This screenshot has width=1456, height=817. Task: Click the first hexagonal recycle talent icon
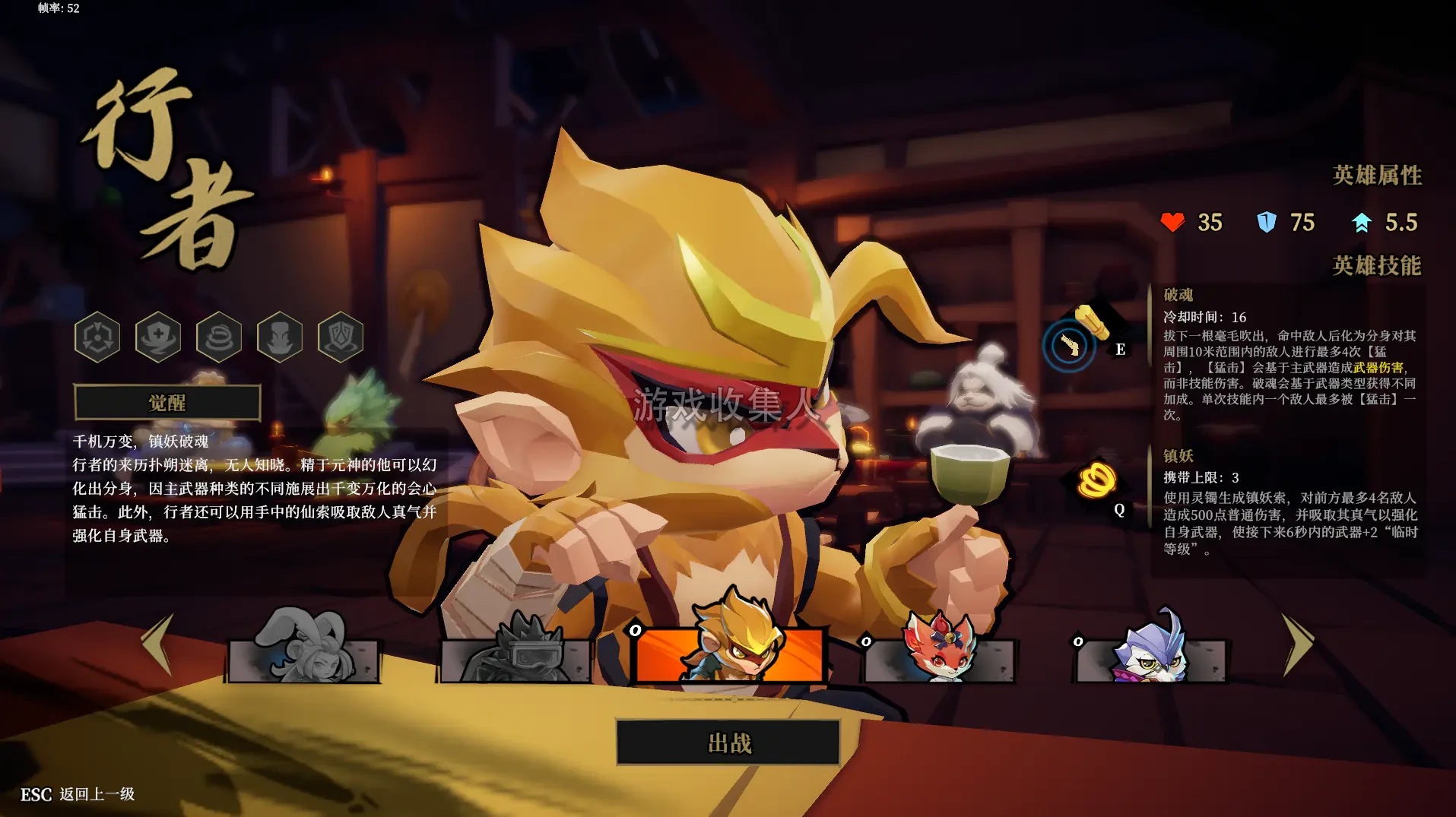tap(97, 337)
